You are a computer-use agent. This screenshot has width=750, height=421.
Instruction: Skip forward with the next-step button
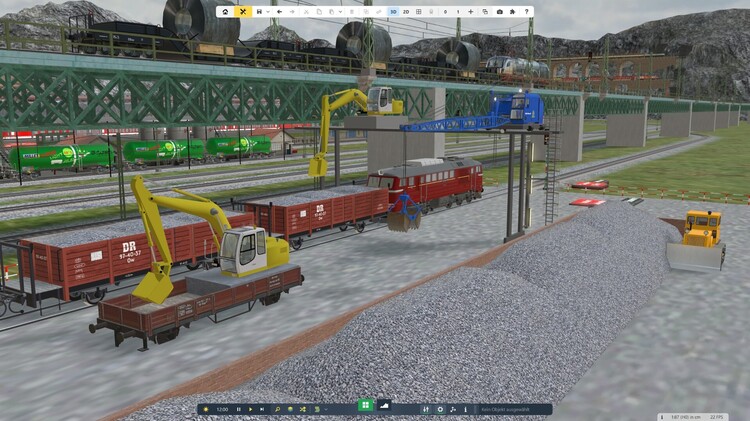pos(262,409)
